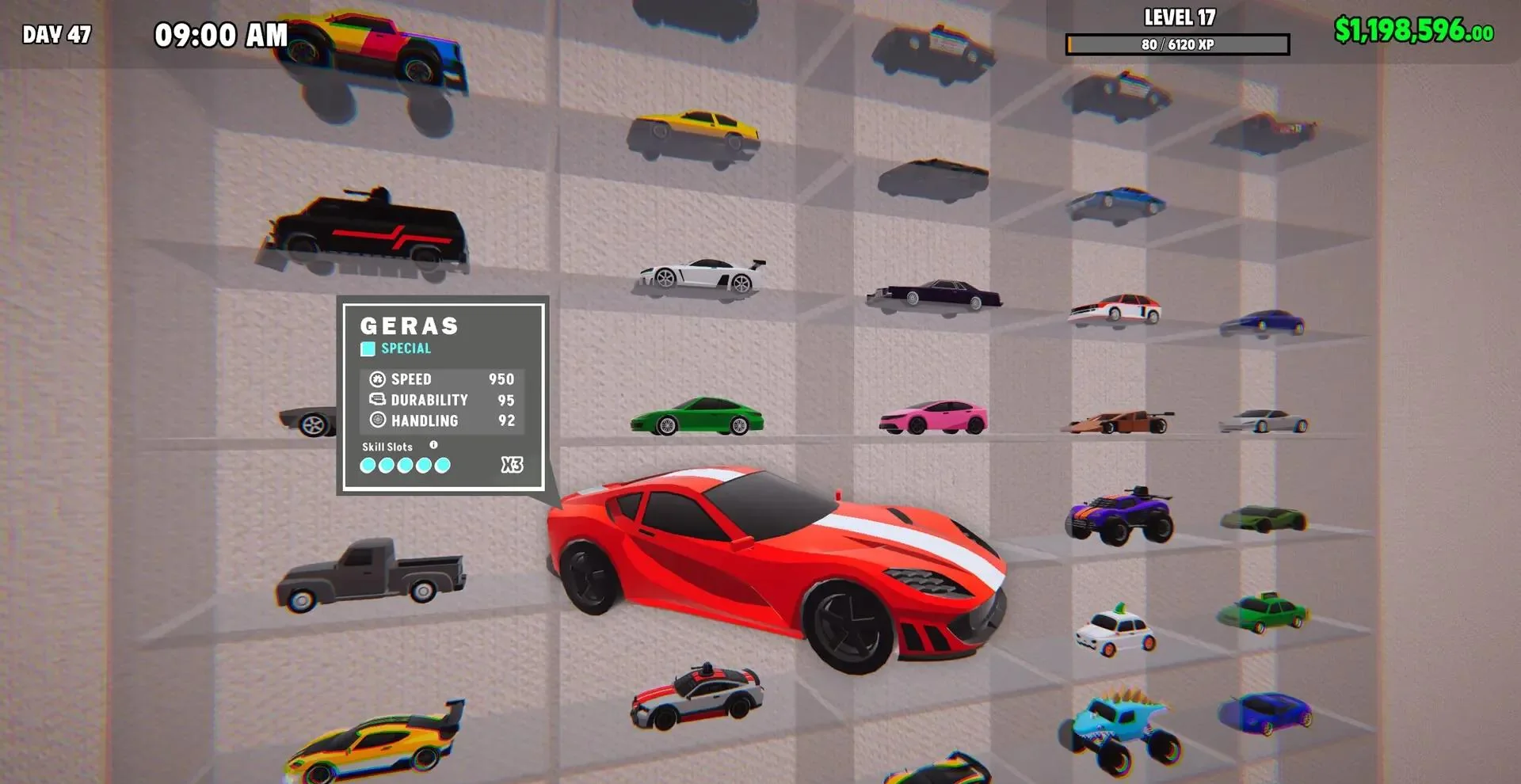Select the black van with red stripe

click(x=366, y=231)
